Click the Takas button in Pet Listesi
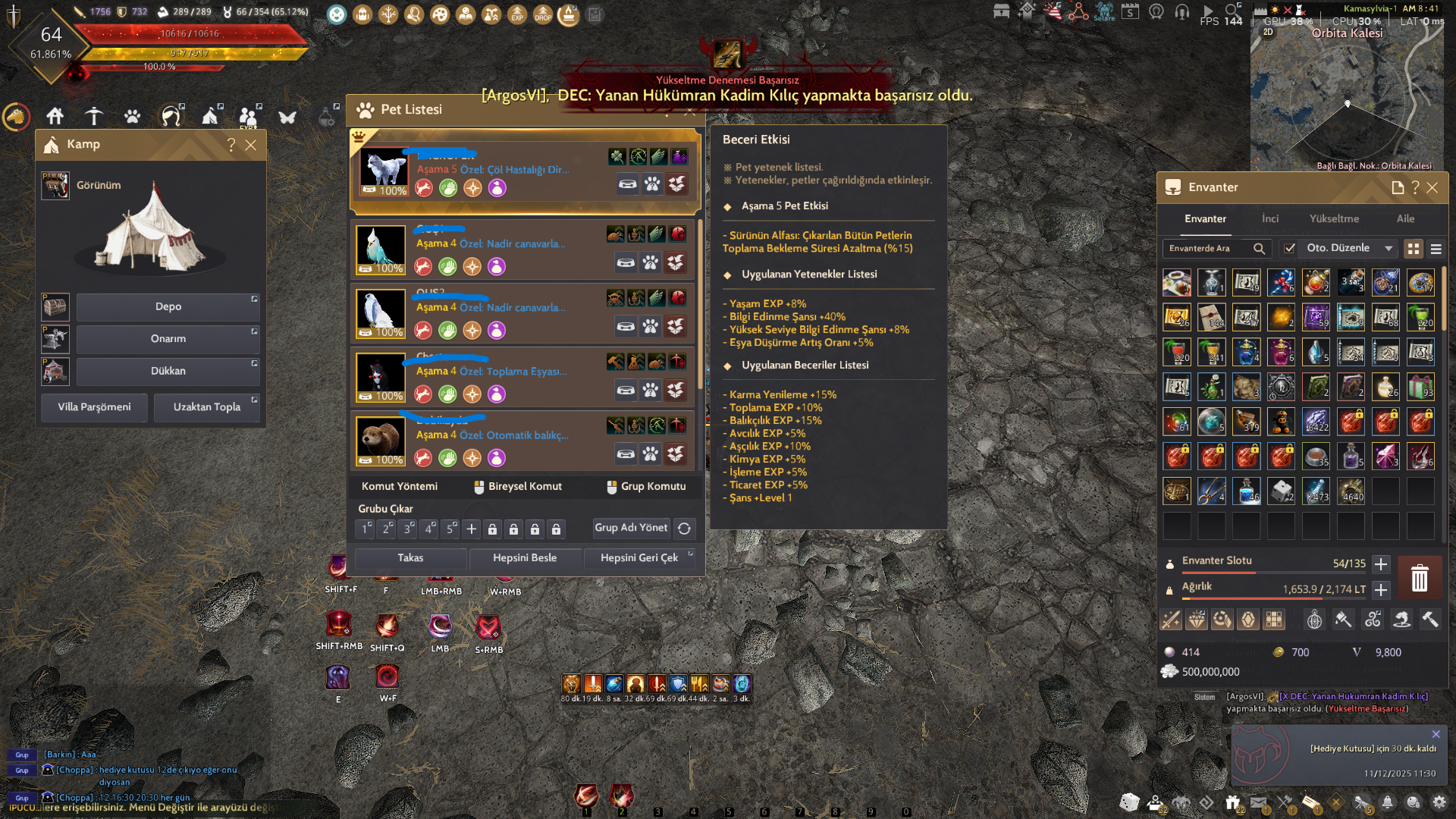1456x819 pixels. click(410, 558)
